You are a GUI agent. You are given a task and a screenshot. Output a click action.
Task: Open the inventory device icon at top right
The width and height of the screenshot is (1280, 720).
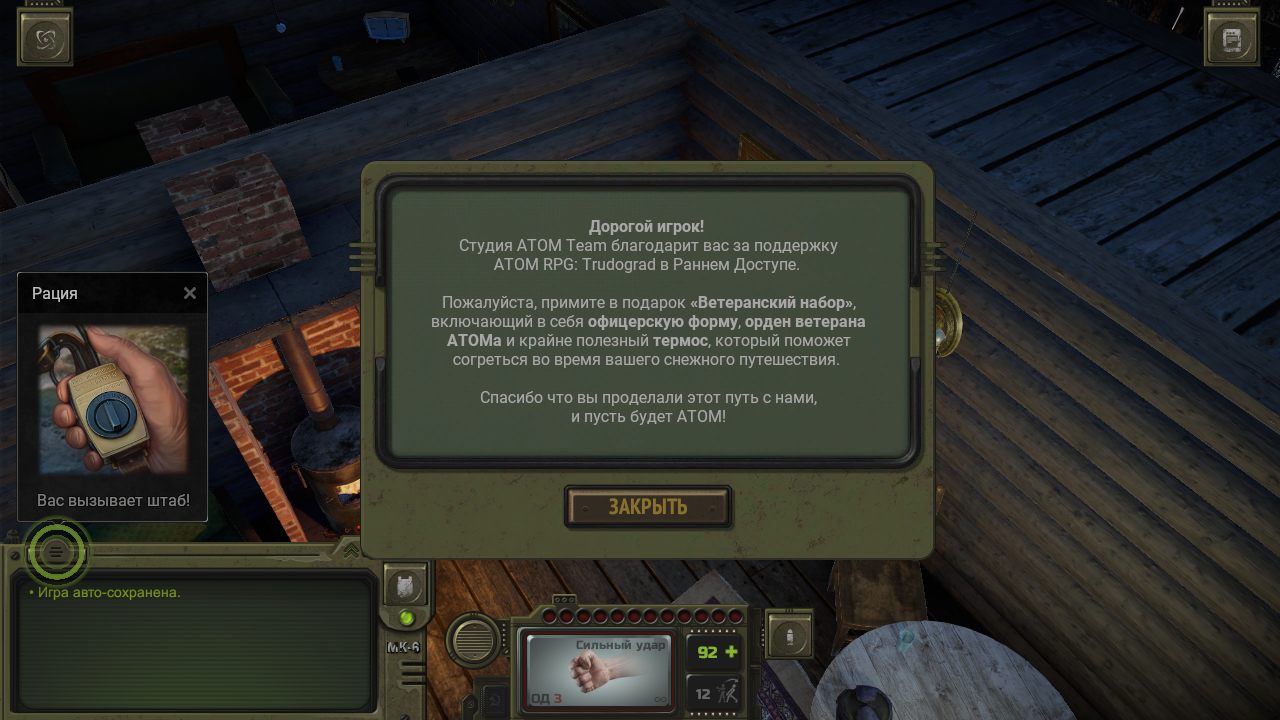click(x=1232, y=37)
